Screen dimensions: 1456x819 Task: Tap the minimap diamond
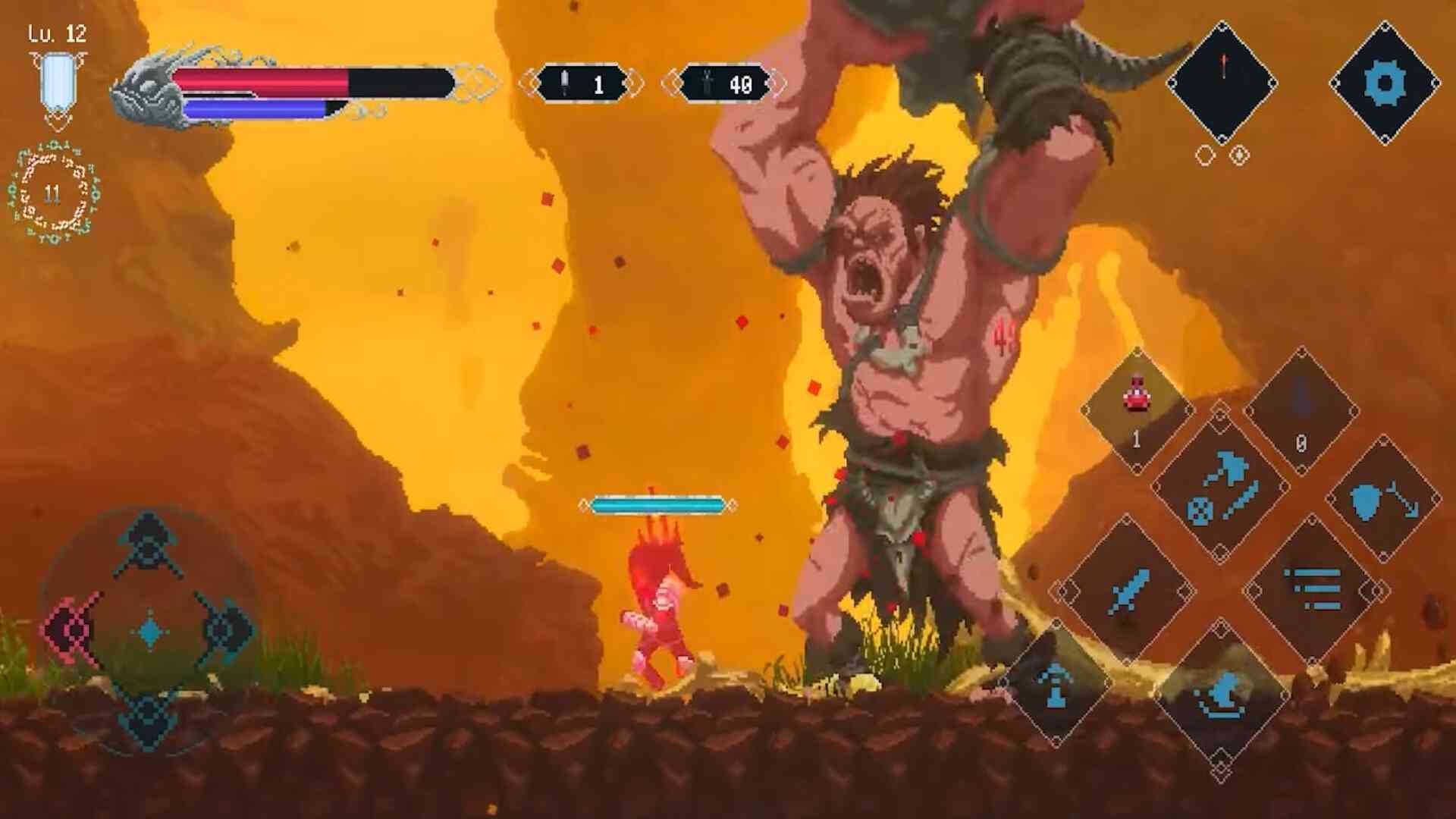pyautogui.click(x=1222, y=82)
